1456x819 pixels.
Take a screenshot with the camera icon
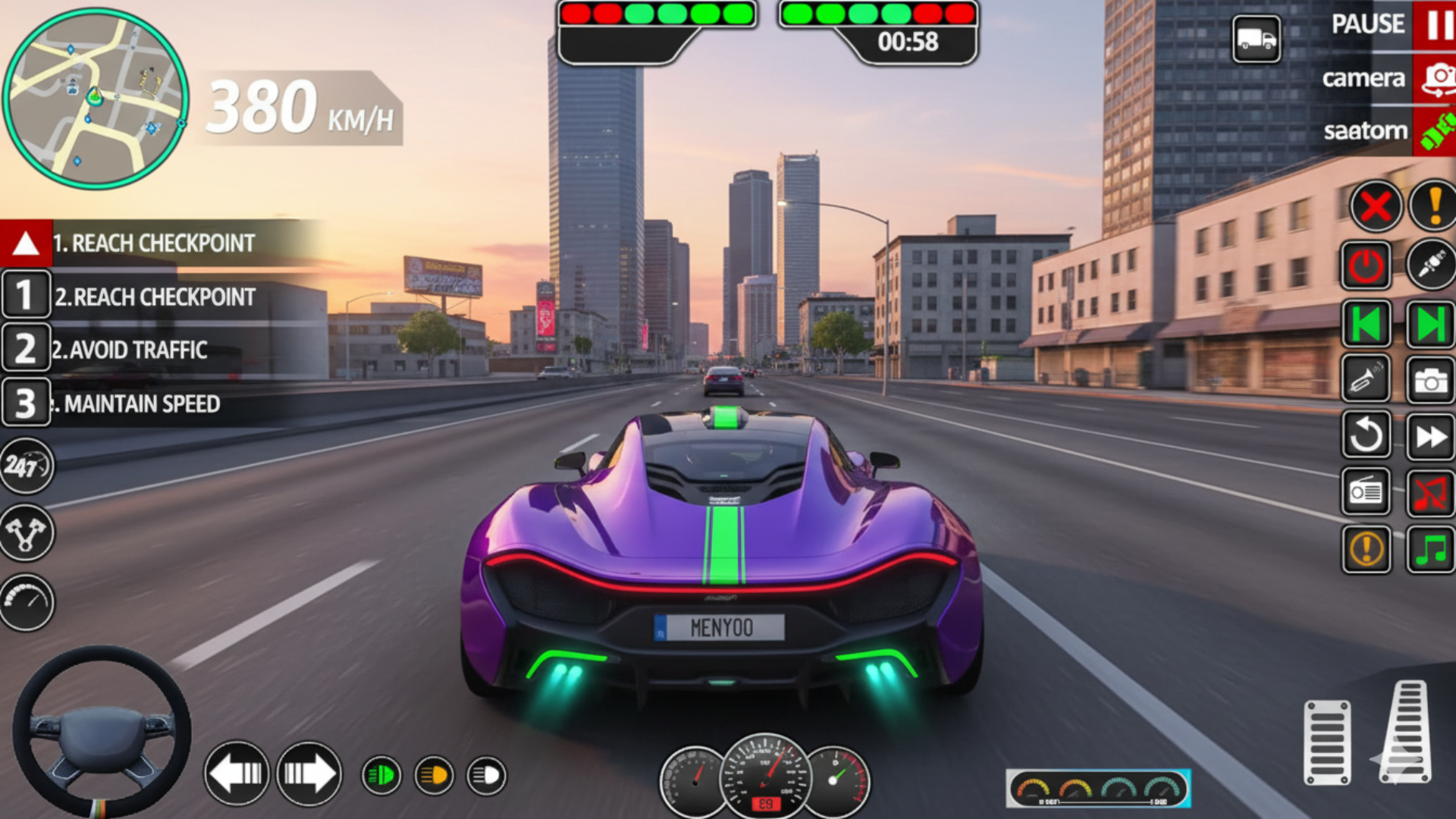(1430, 379)
